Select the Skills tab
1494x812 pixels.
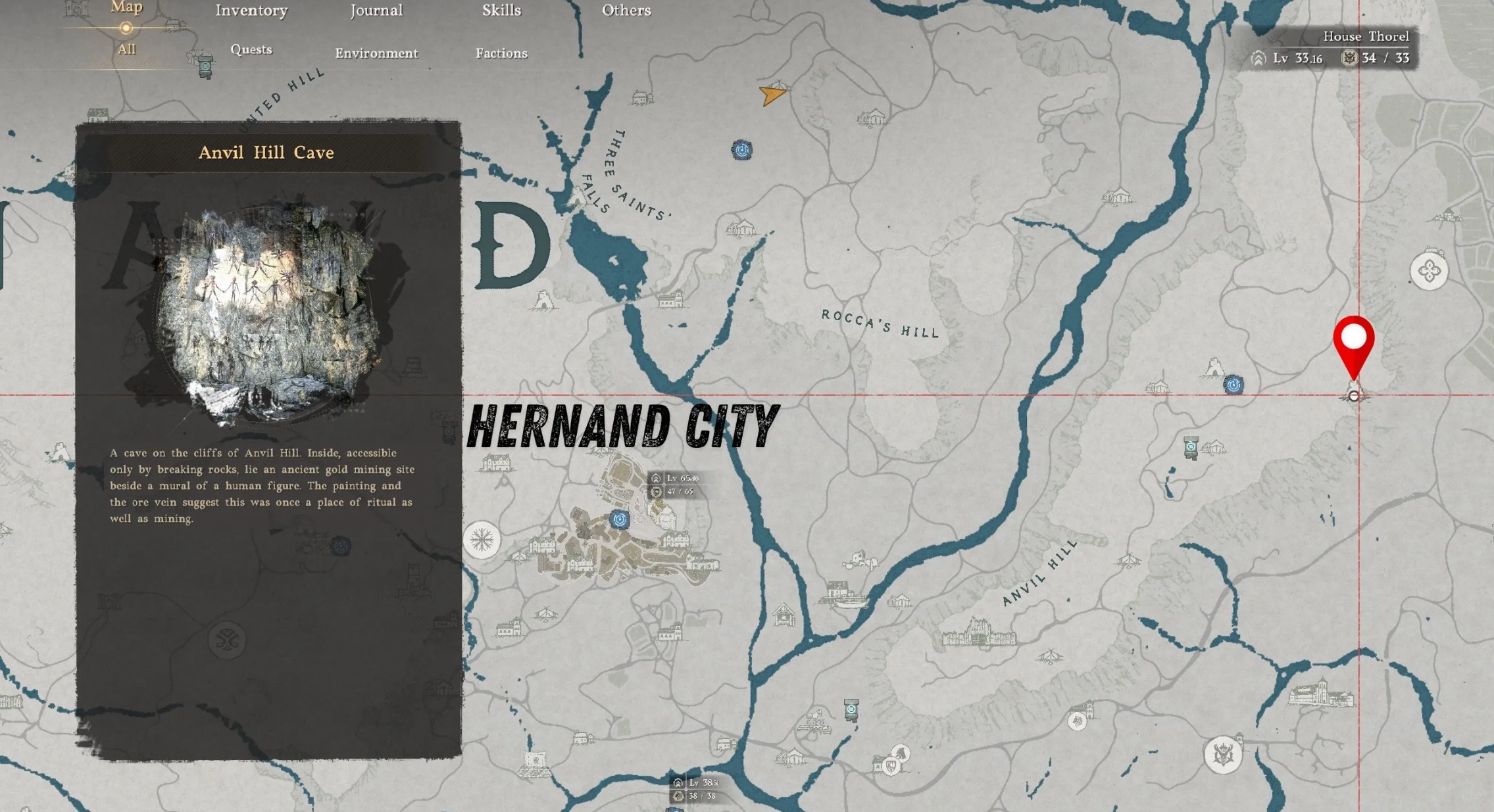pyautogui.click(x=501, y=11)
